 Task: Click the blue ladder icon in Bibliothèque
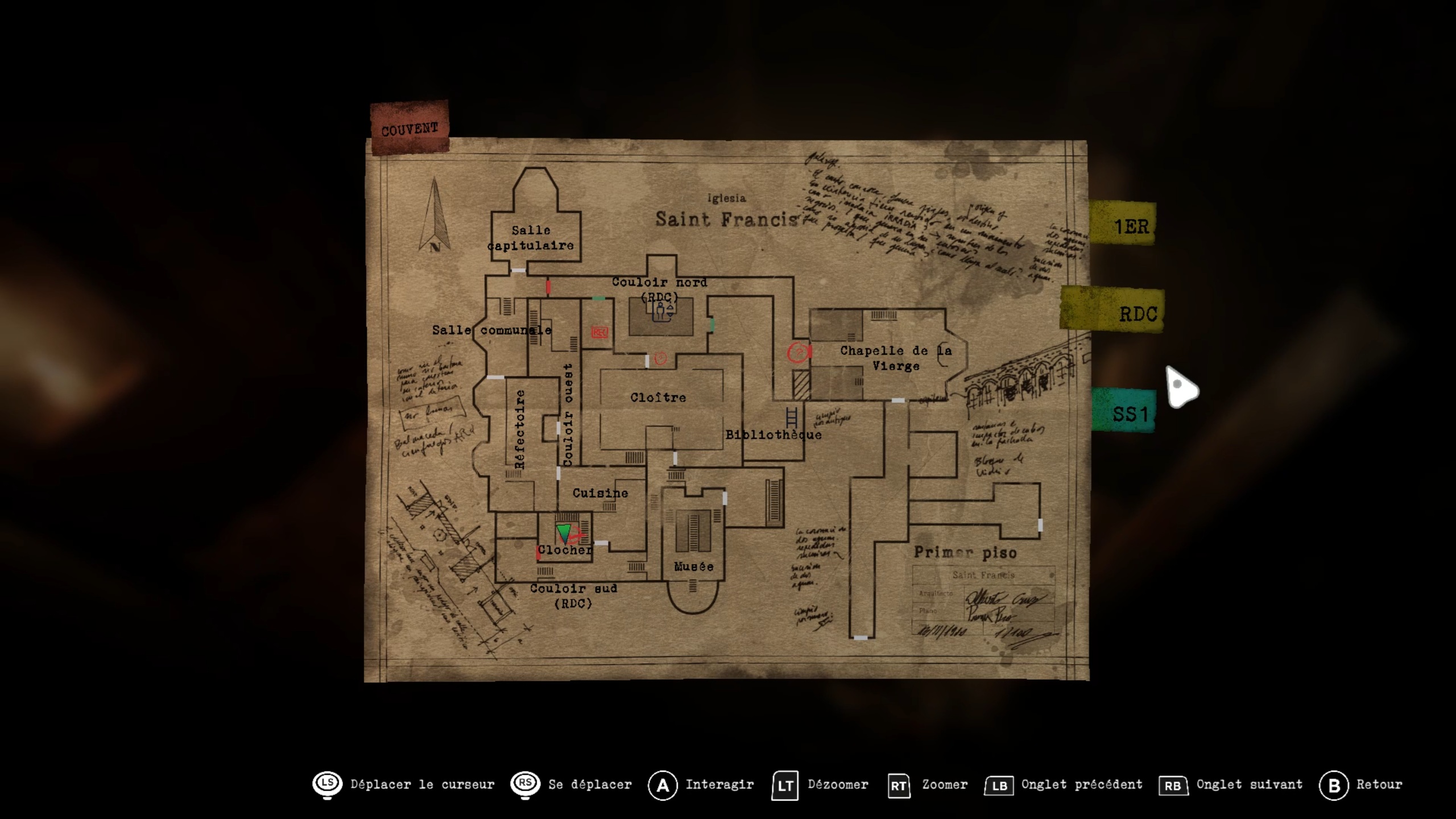click(792, 417)
